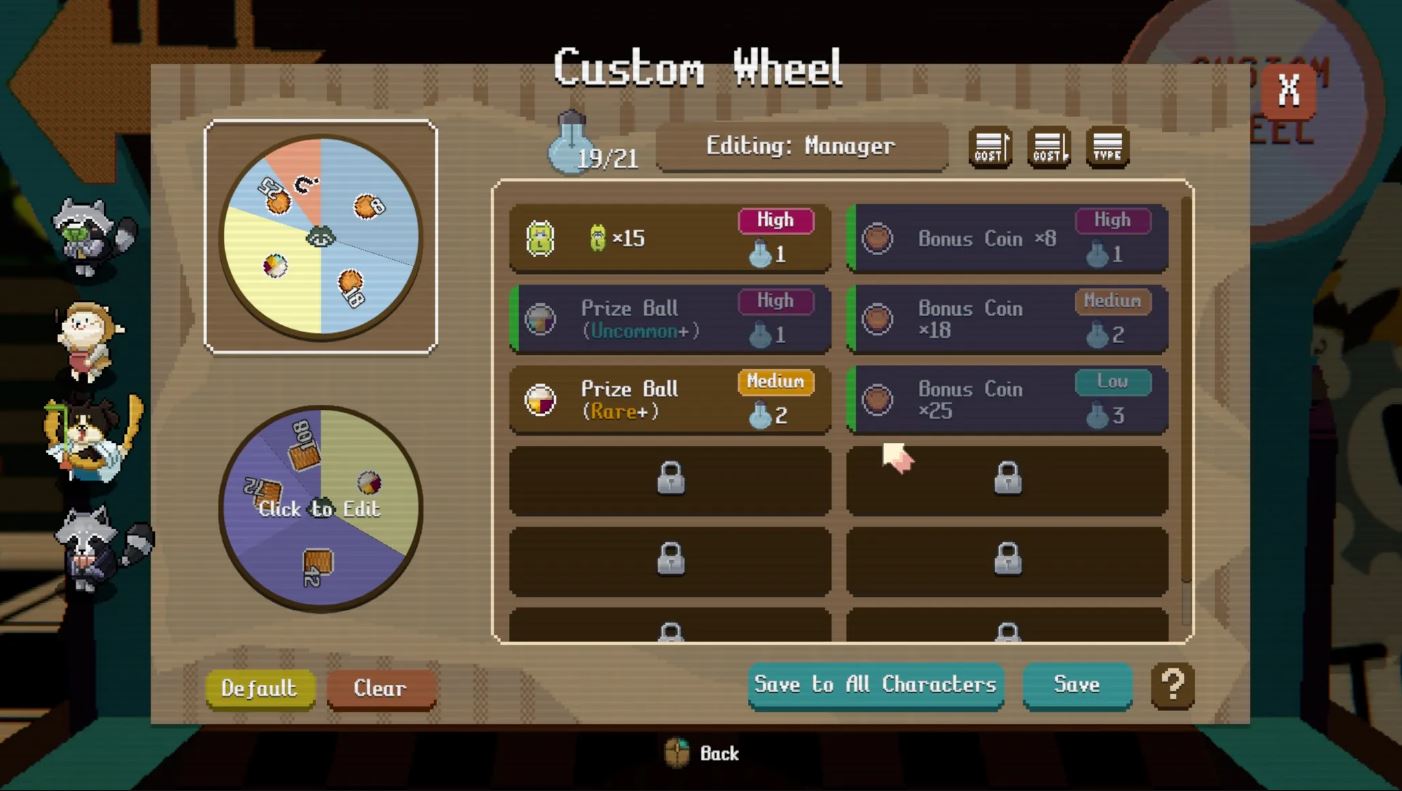Sort rewards by descending cost
Viewport: 1402px width, 791px height.
coord(1049,148)
